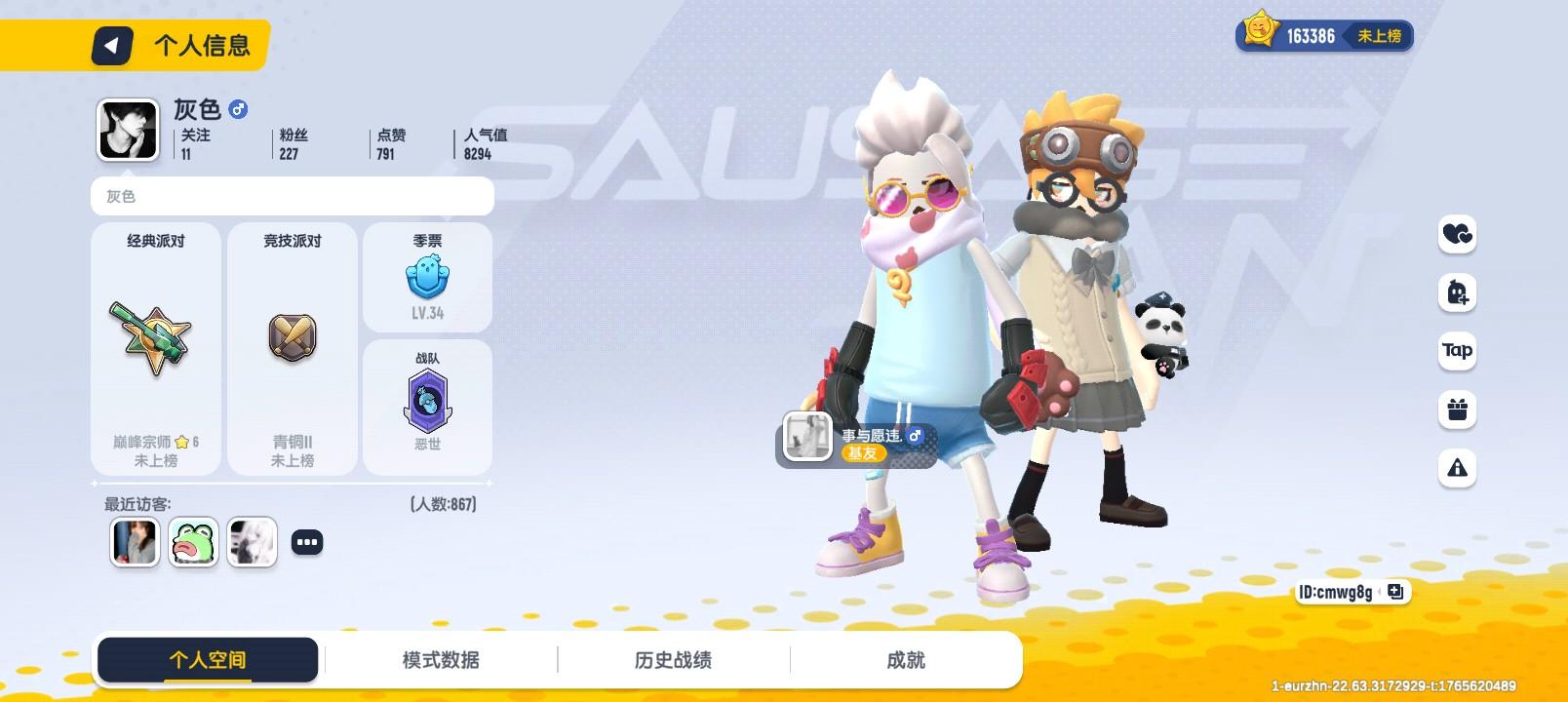Open the 历史战绩 tab

(x=675, y=659)
